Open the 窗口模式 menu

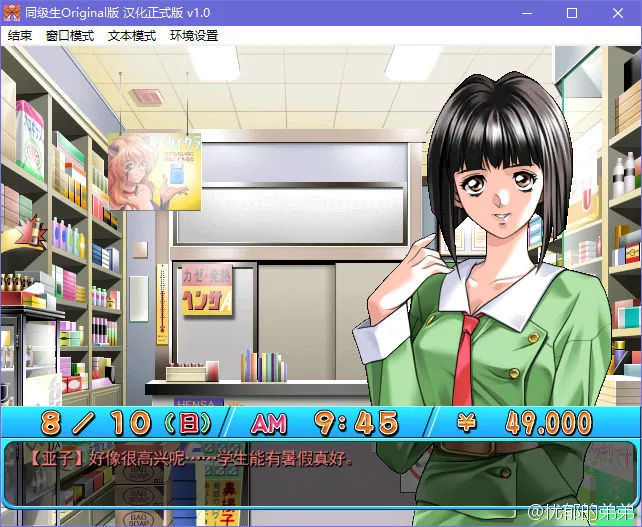pos(70,36)
